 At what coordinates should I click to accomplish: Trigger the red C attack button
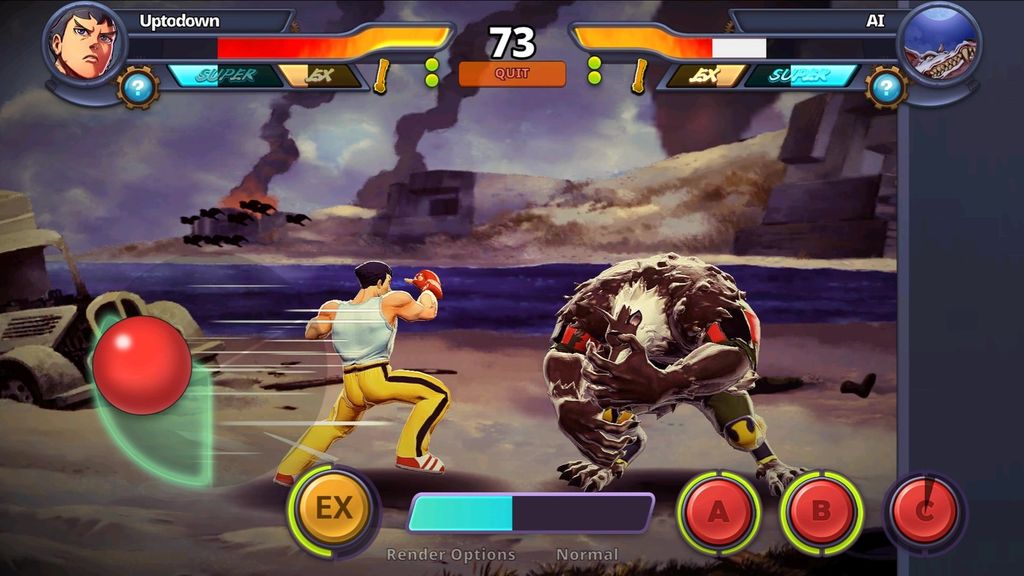pos(923,512)
